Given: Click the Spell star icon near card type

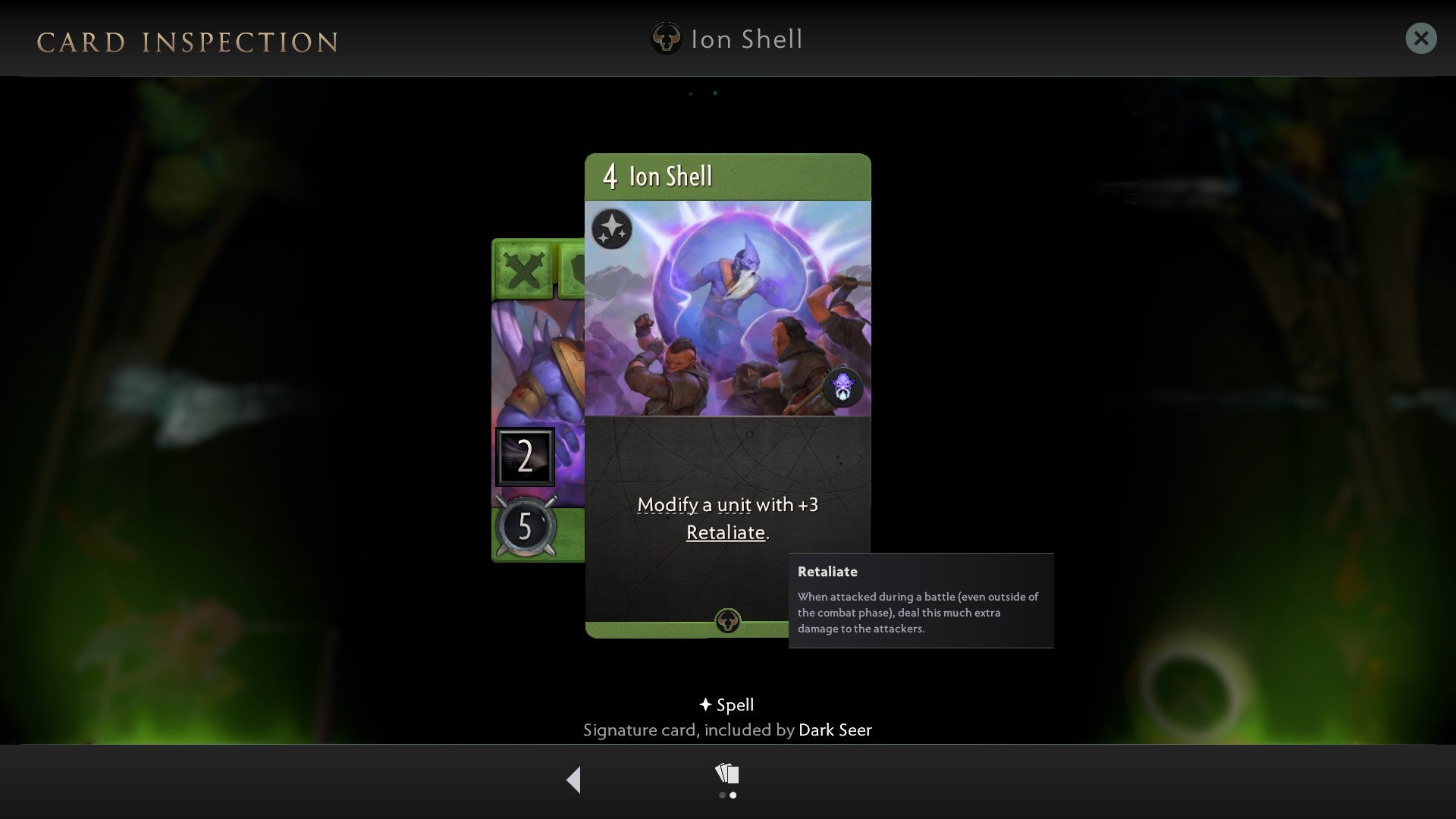Looking at the screenshot, I should (704, 704).
